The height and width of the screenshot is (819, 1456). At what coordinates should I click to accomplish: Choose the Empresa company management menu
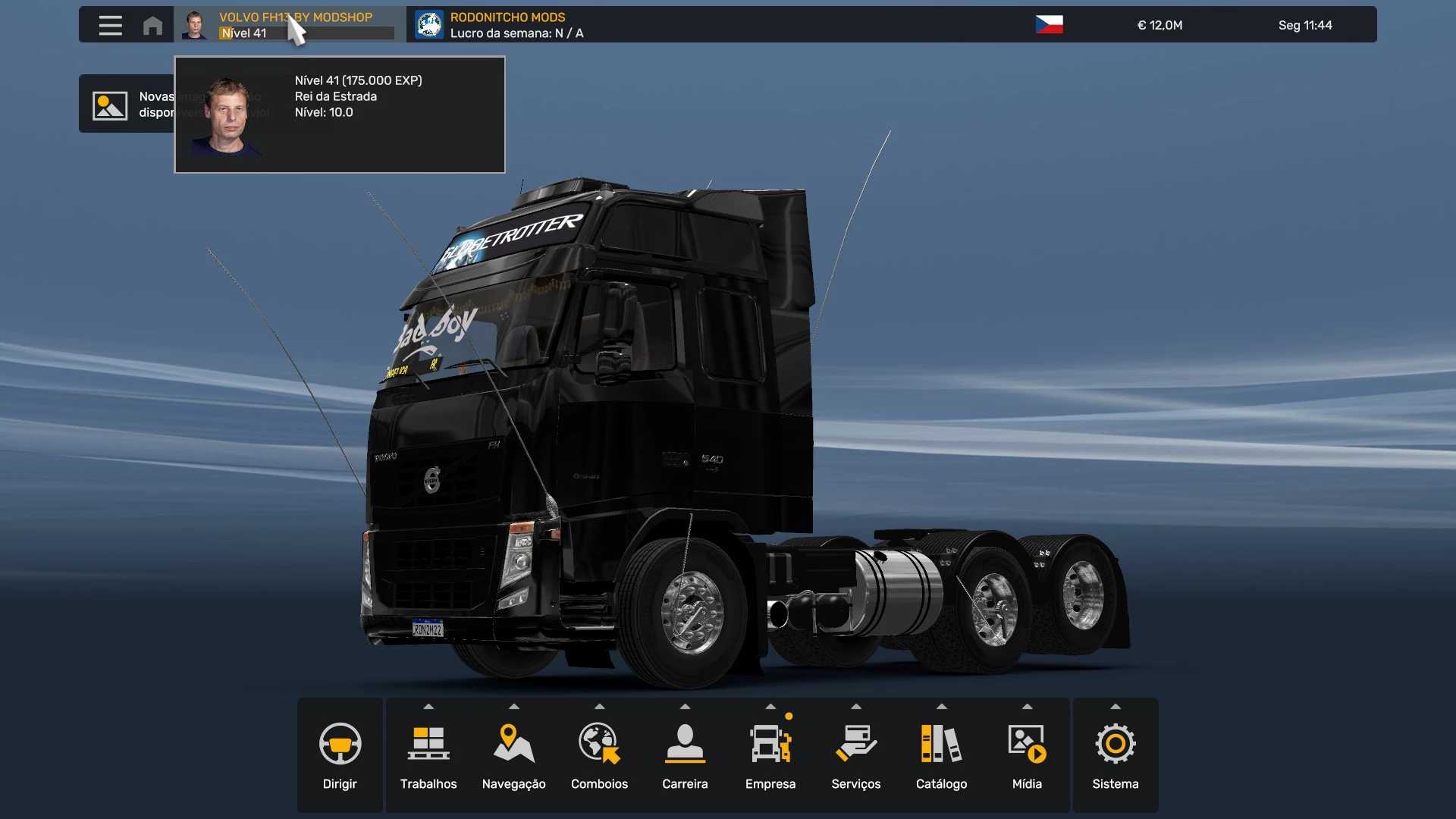[x=770, y=755]
